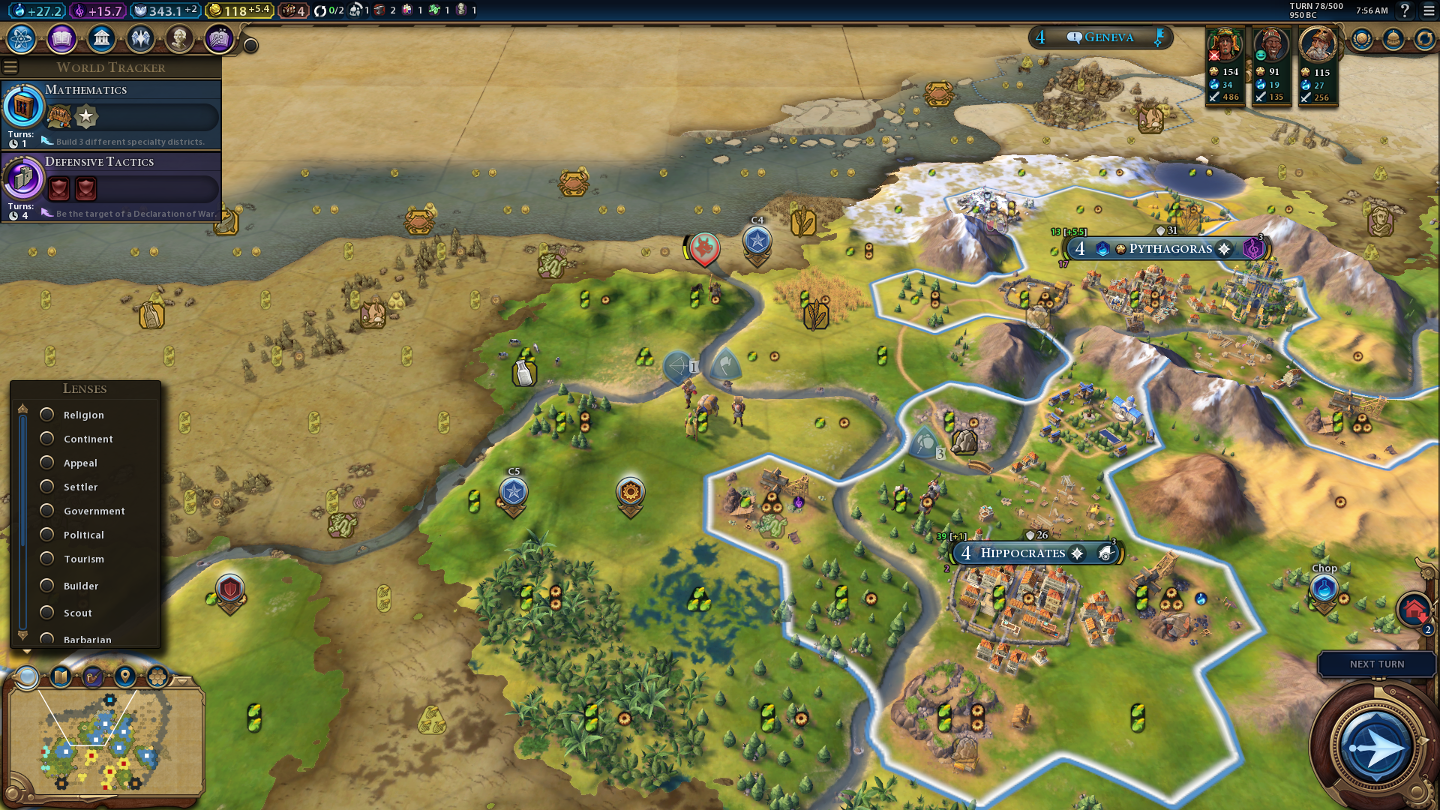This screenshot has width=1440, height=810.
Task: Open the main game menu
Action: pyautogui.click(x=1428, y=11)
